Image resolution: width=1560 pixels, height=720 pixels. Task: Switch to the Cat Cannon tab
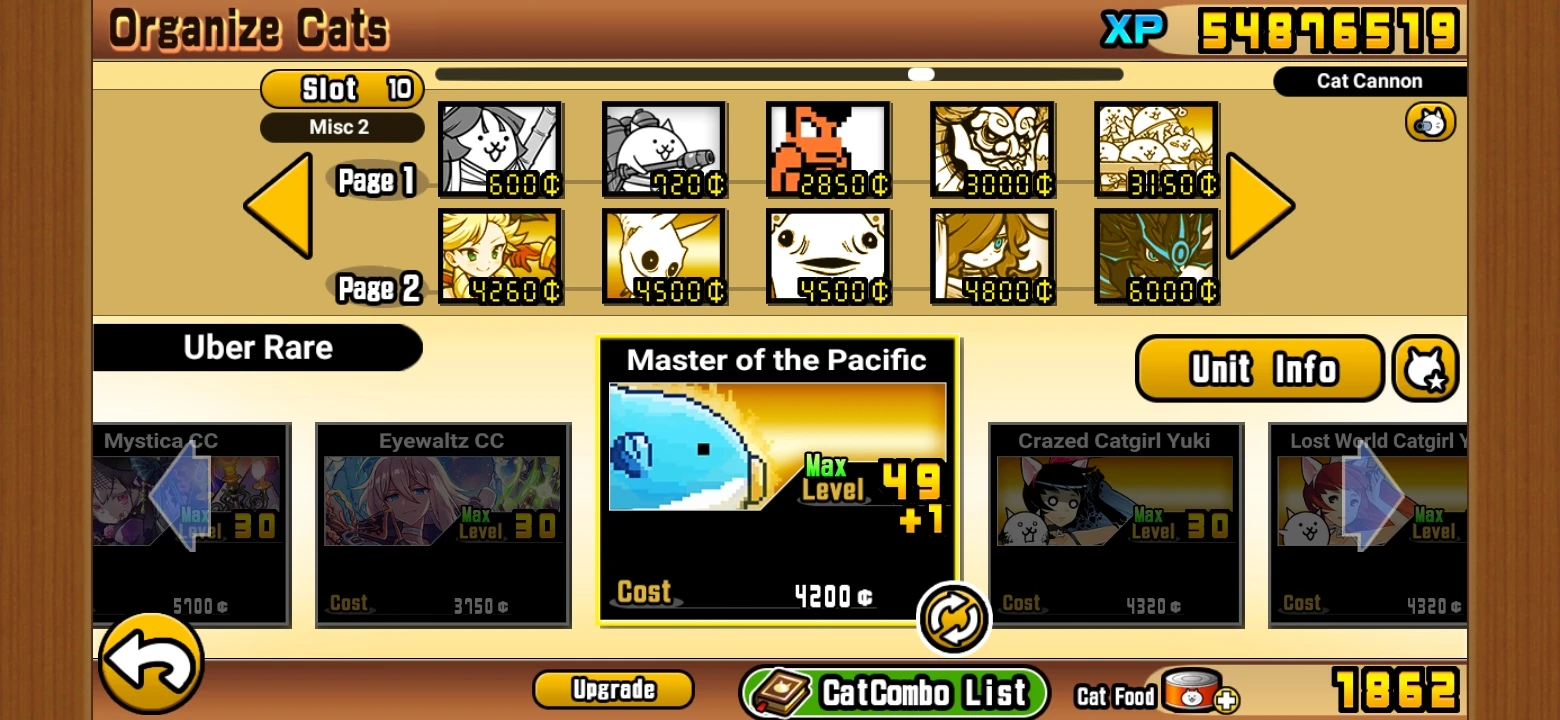(x=1370, y=81)
